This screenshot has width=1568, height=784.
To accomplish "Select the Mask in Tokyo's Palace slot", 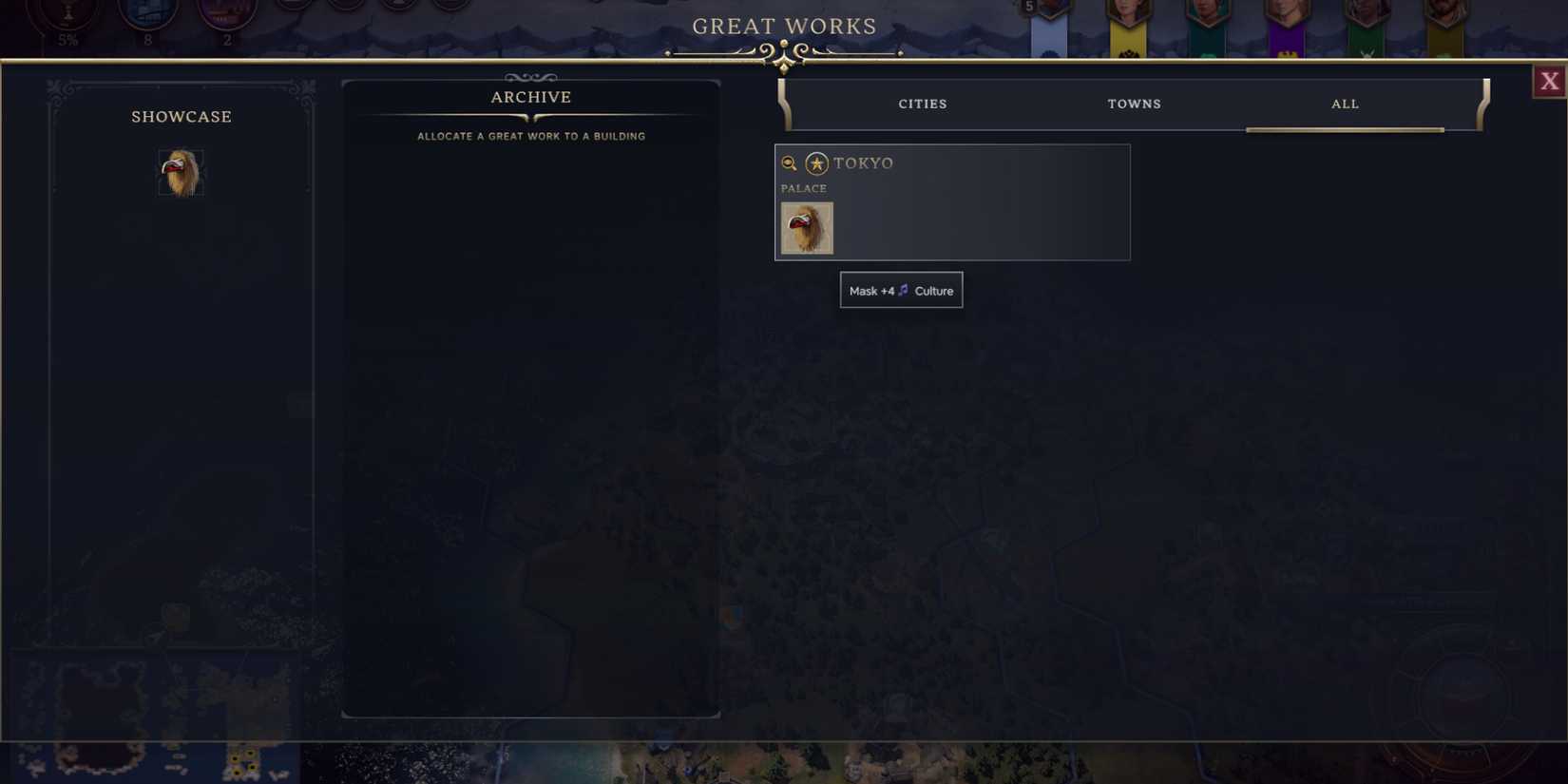I will click(807, 228).
